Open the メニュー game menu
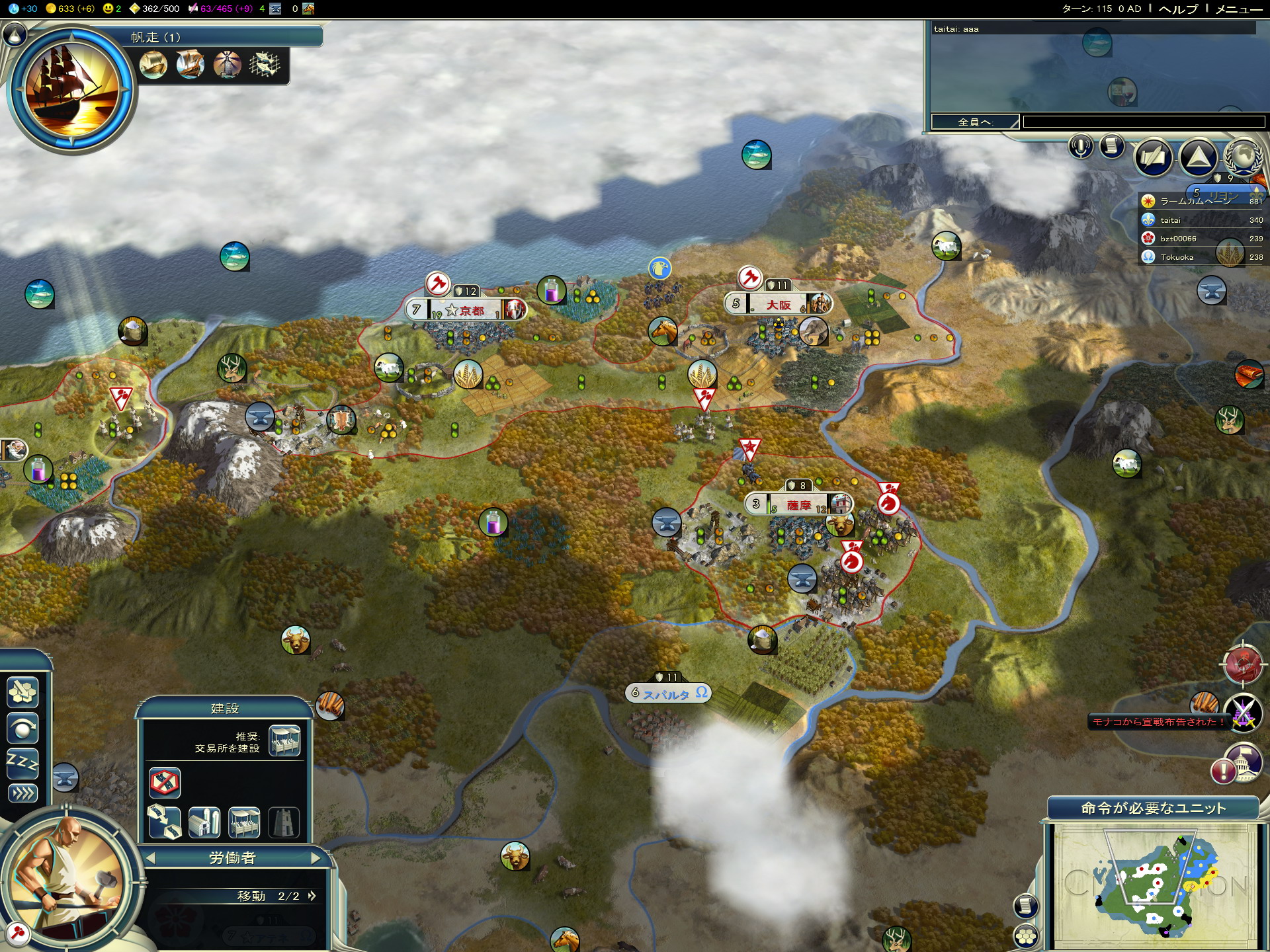The image size is (1270, 952). point(1238,9)
